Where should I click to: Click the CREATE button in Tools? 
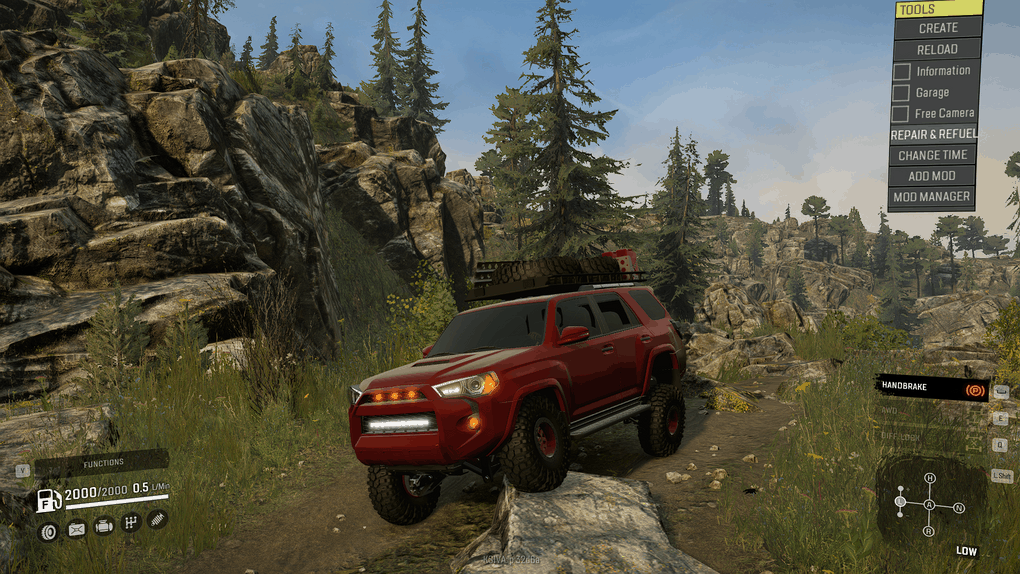click(x=937, y=28)
